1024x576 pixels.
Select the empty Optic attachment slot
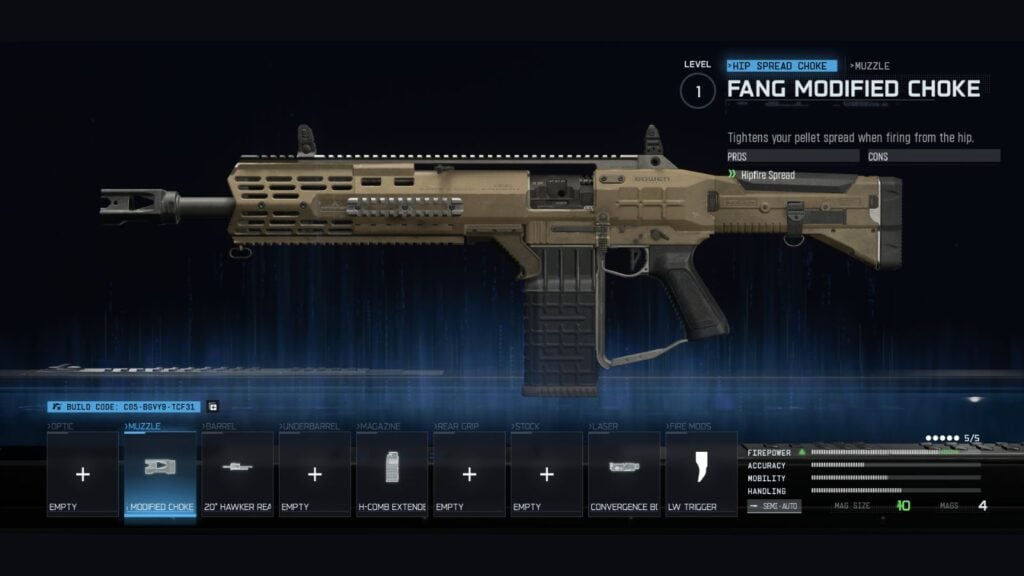coord(83,474)
